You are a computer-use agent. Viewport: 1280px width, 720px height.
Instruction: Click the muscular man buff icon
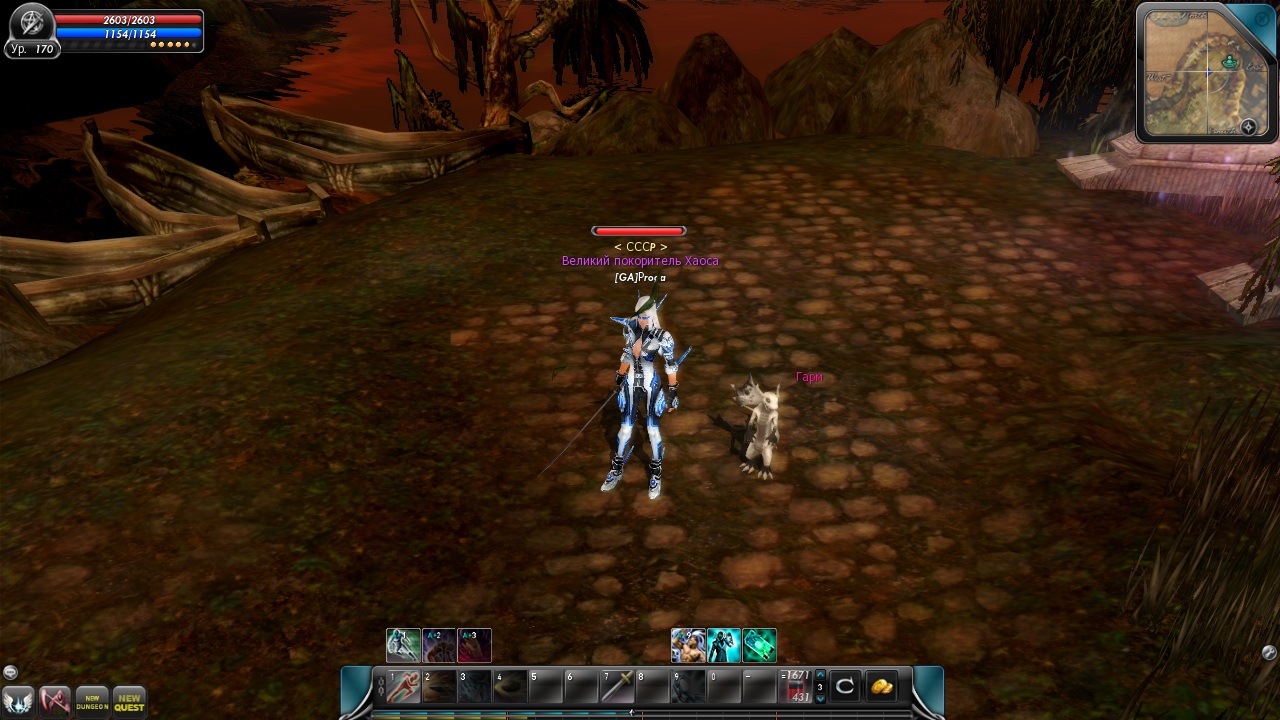click(688, 645)
